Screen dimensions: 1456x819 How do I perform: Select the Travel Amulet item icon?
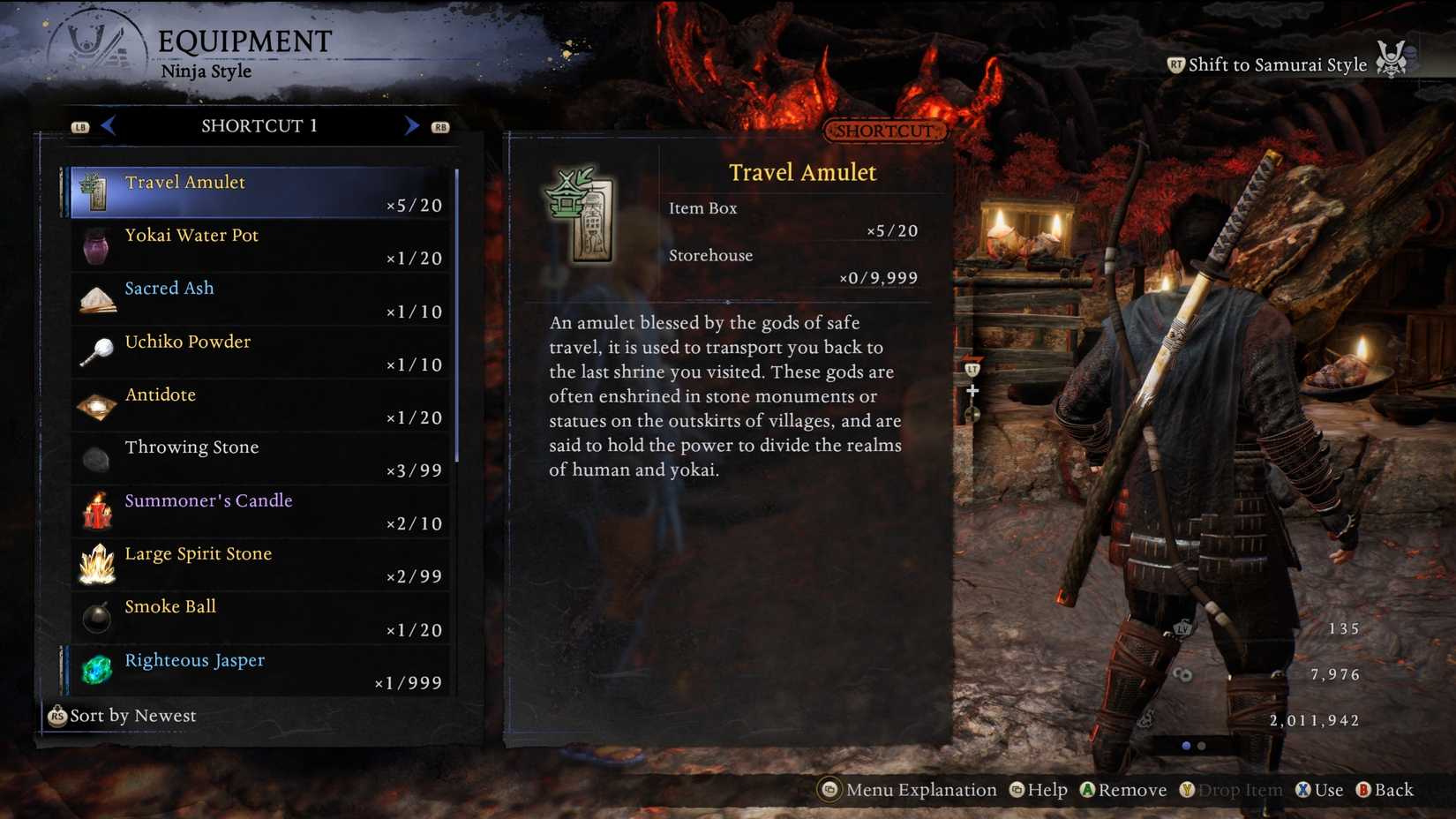[x=95, y=190]
